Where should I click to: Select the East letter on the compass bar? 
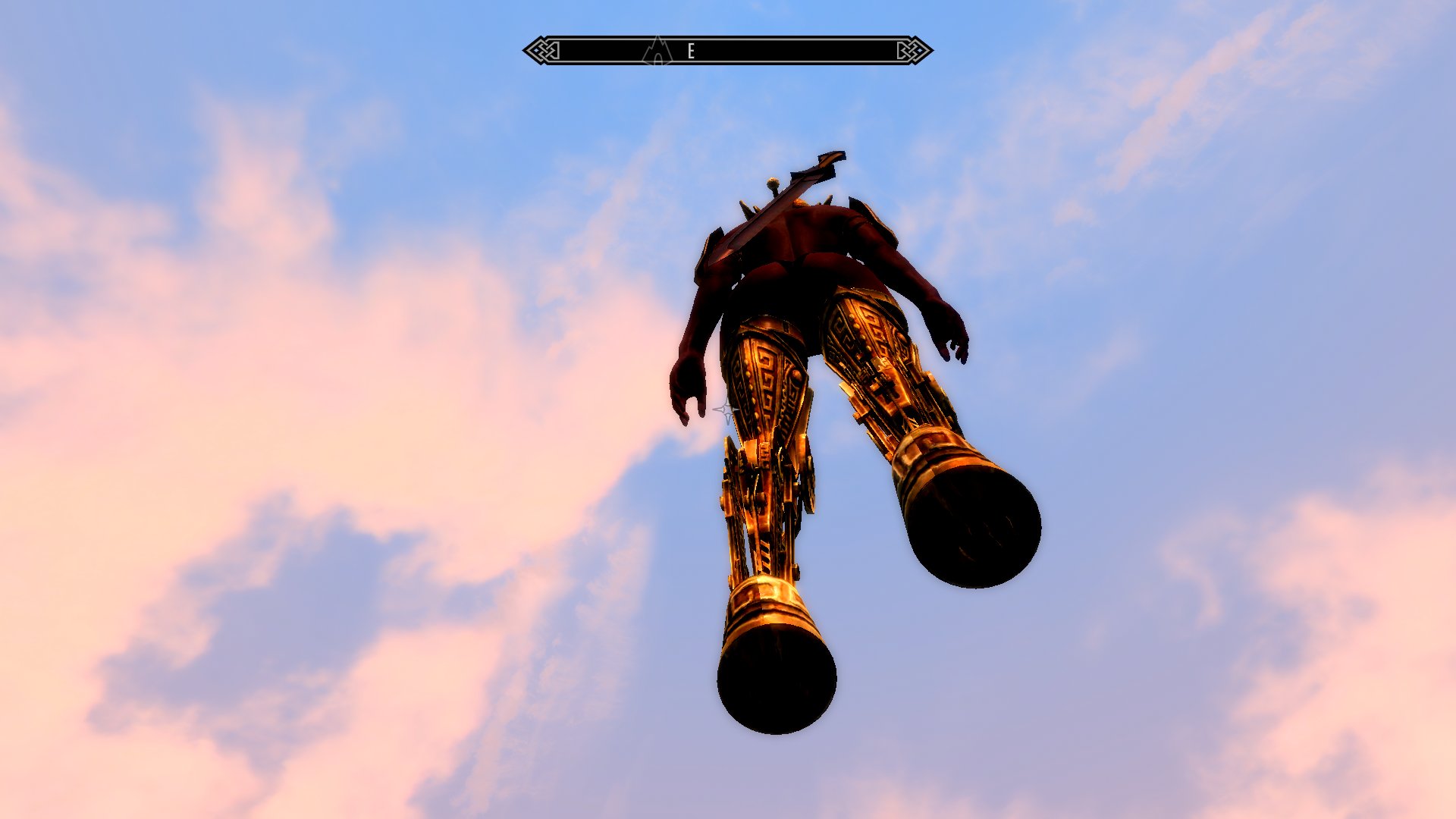(x=691, y=52)
